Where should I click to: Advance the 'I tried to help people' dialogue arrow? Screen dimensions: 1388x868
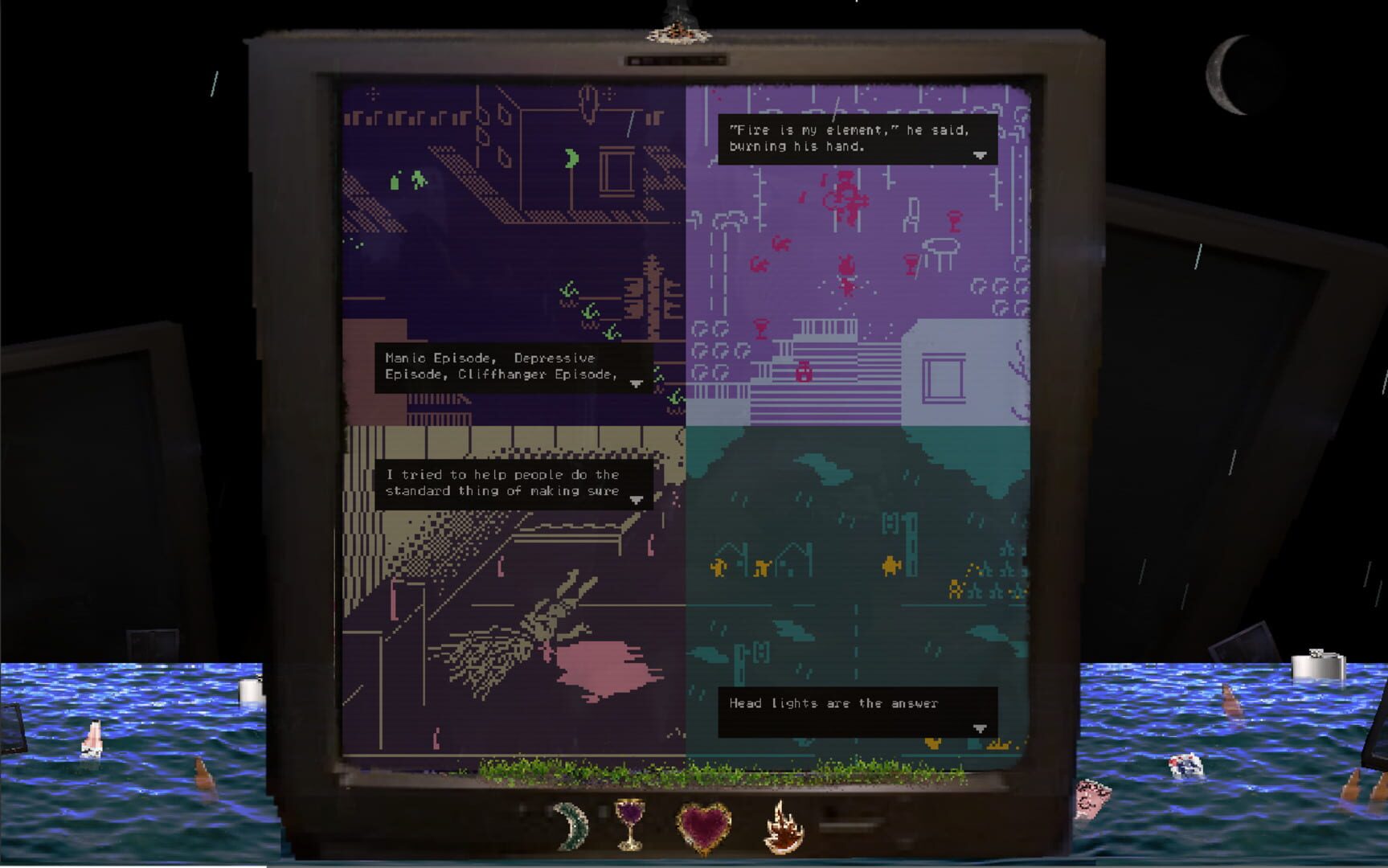[x=637, y=500]
